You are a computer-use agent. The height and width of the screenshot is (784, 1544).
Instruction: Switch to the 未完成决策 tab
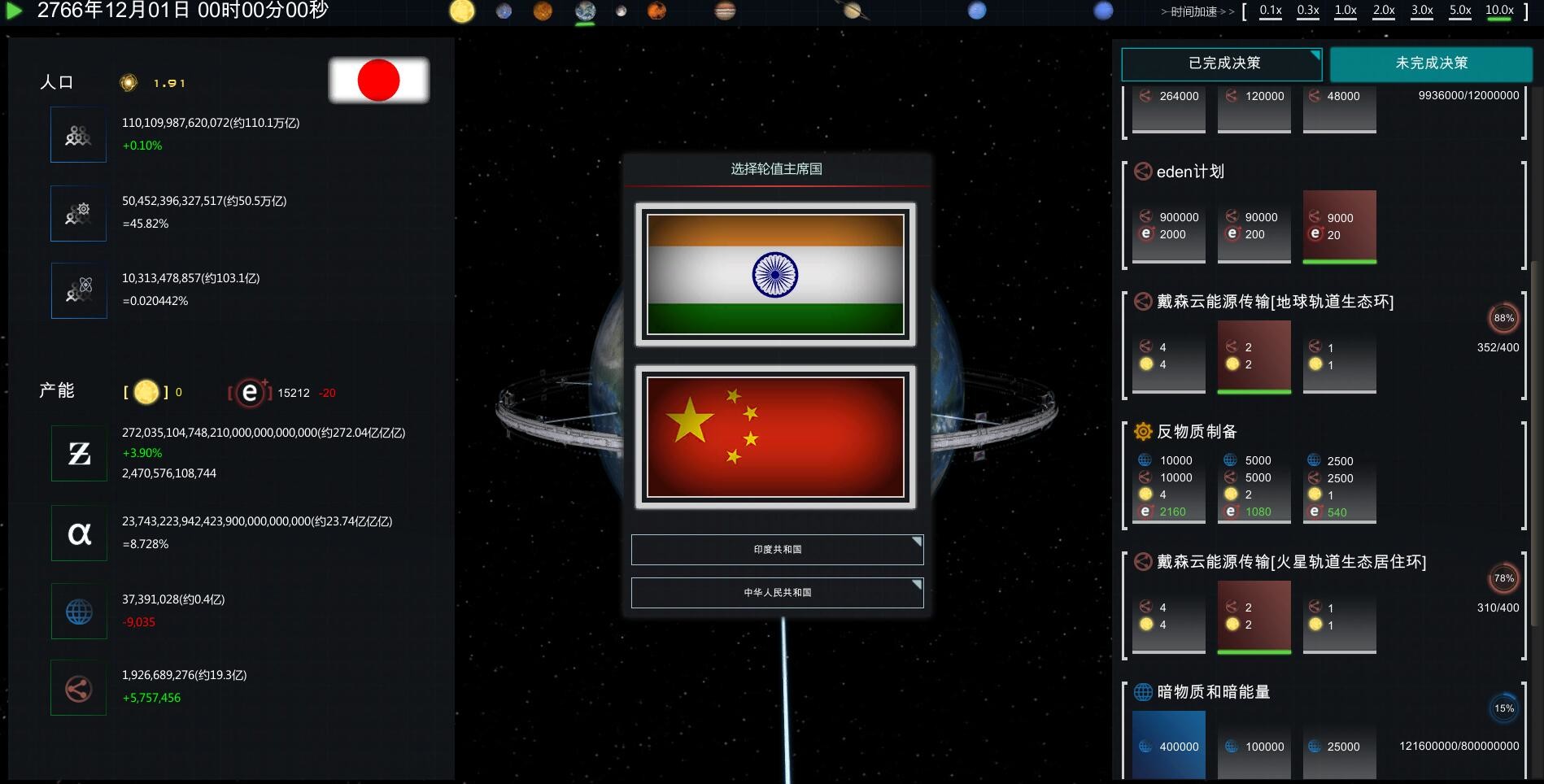click(1428, 64)
